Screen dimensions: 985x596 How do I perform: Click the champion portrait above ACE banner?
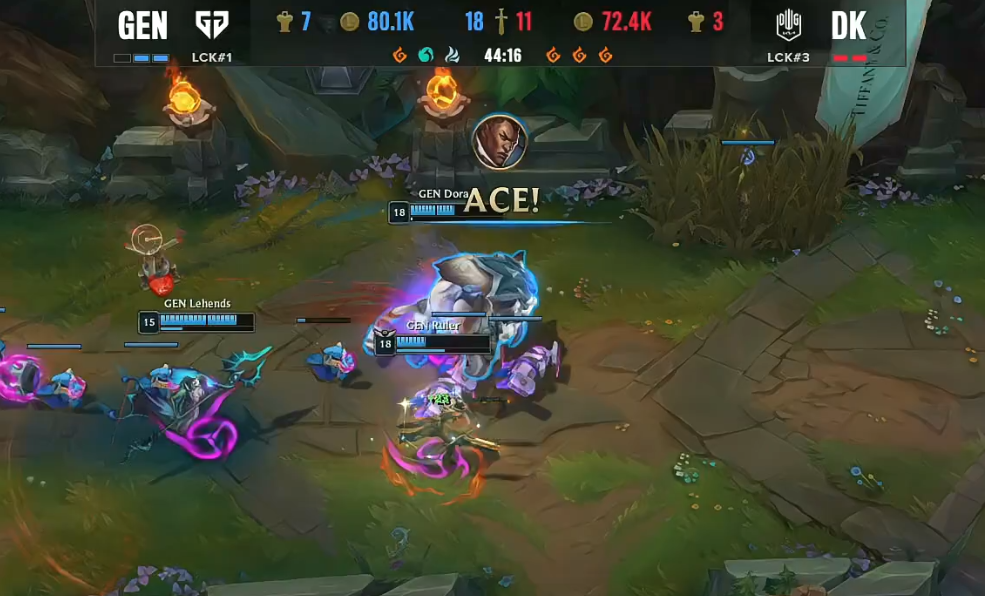point(499,141)
